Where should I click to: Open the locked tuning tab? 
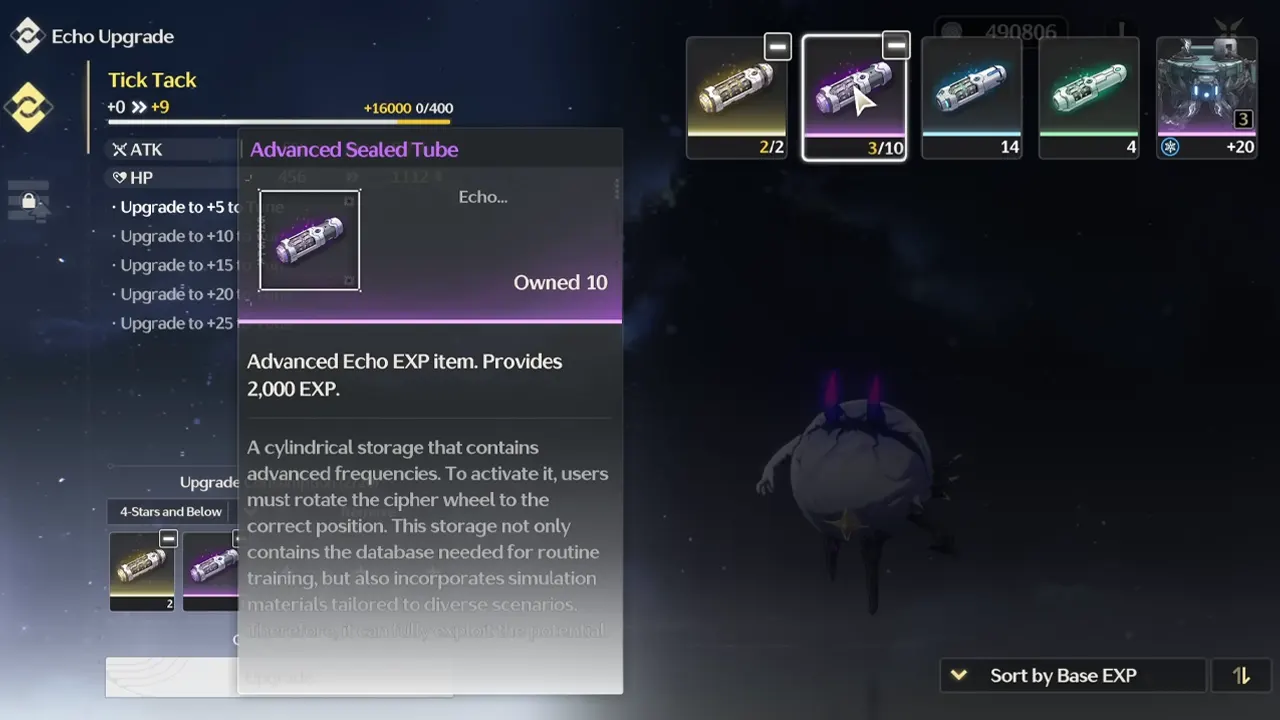pos(28,201)
